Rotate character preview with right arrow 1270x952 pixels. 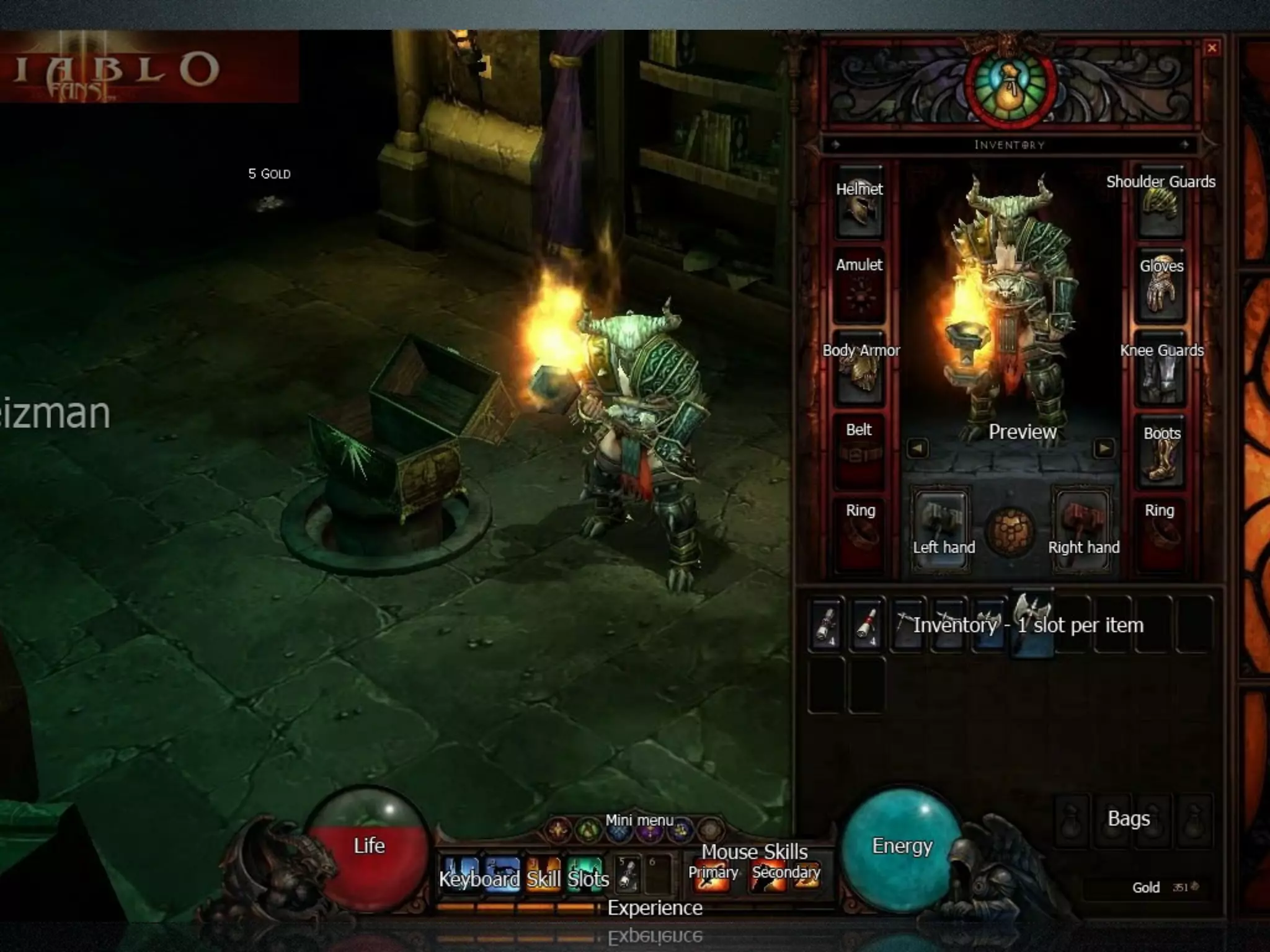[1104, 448]
